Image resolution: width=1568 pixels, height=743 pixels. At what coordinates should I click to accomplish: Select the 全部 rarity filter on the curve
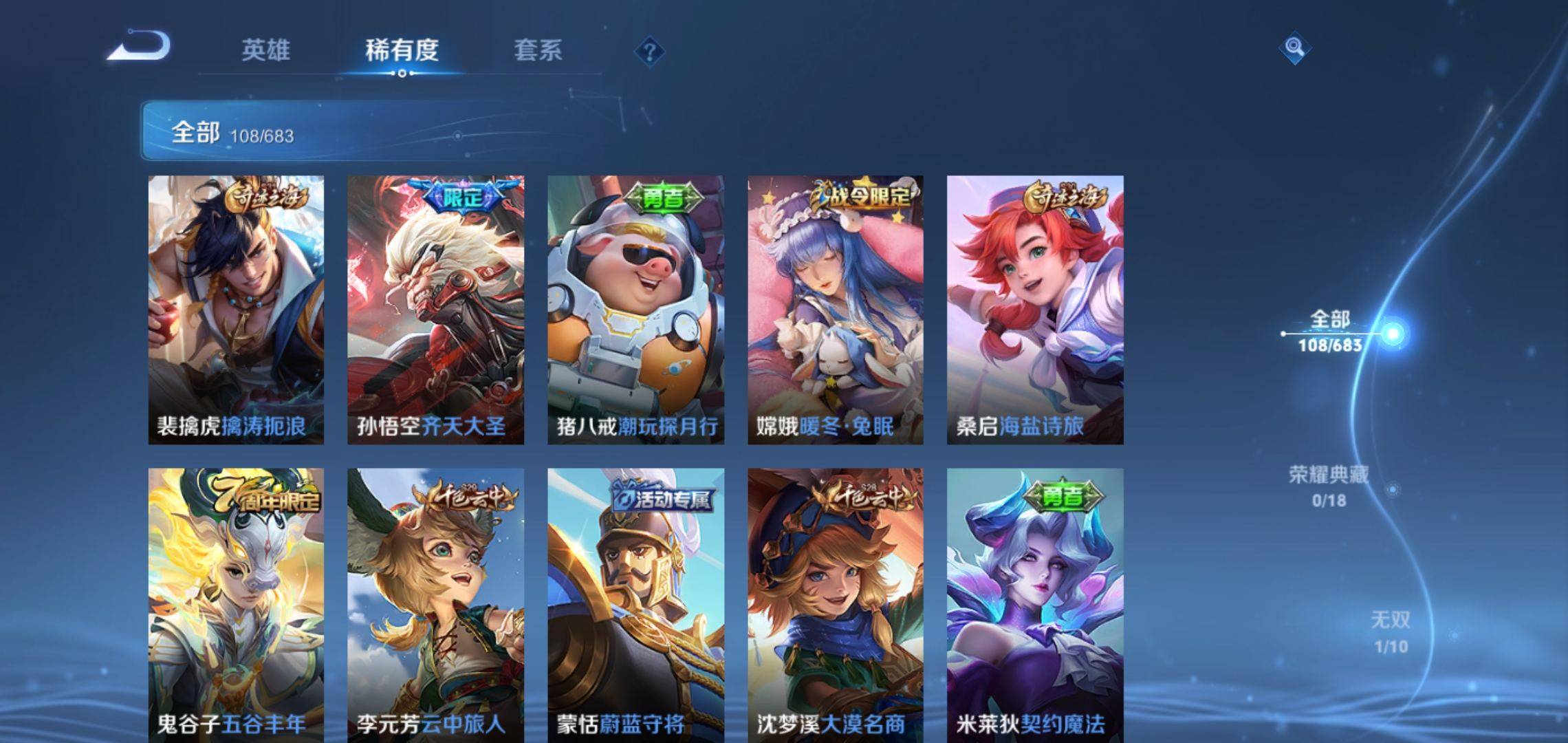[1330, 331]
